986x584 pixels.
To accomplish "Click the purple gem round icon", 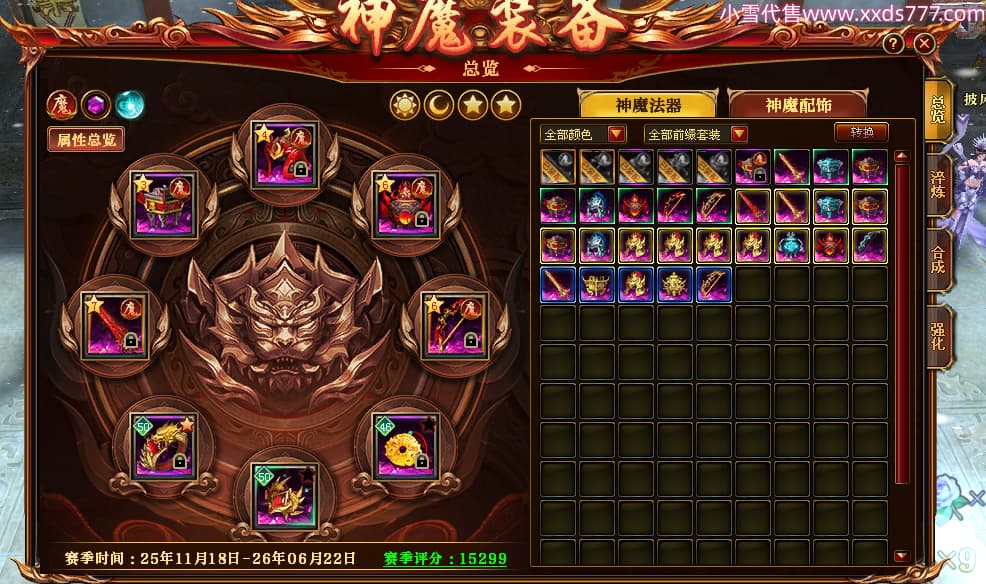I will coord(95,104).
